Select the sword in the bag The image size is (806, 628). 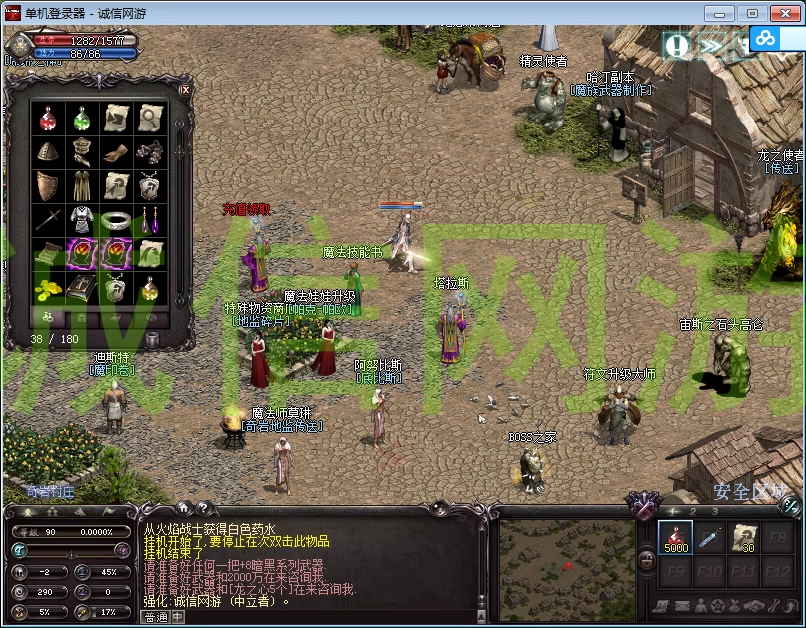click(x=48, y=219)
